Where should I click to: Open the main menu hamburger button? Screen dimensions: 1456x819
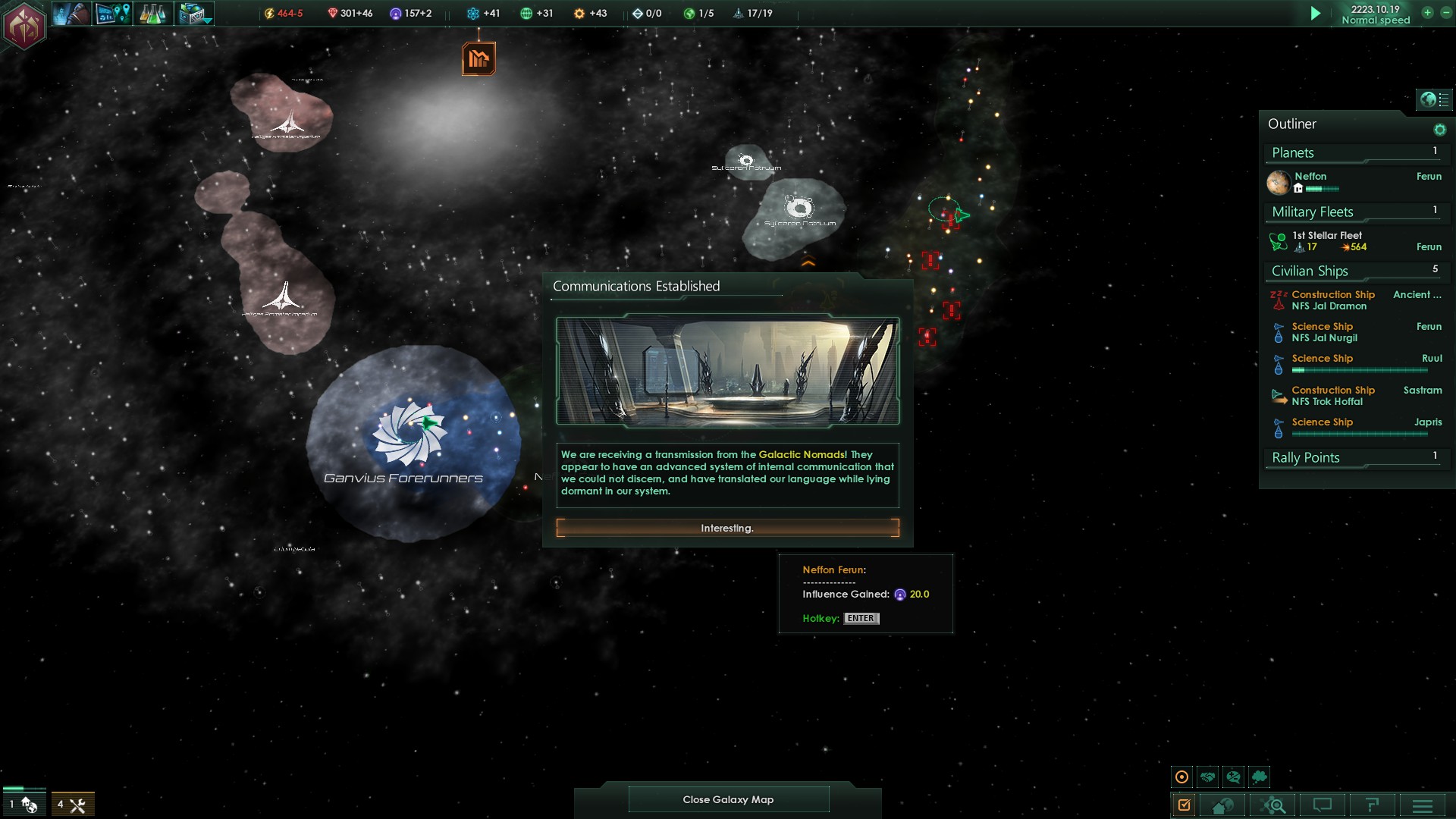pos(1423,805)
